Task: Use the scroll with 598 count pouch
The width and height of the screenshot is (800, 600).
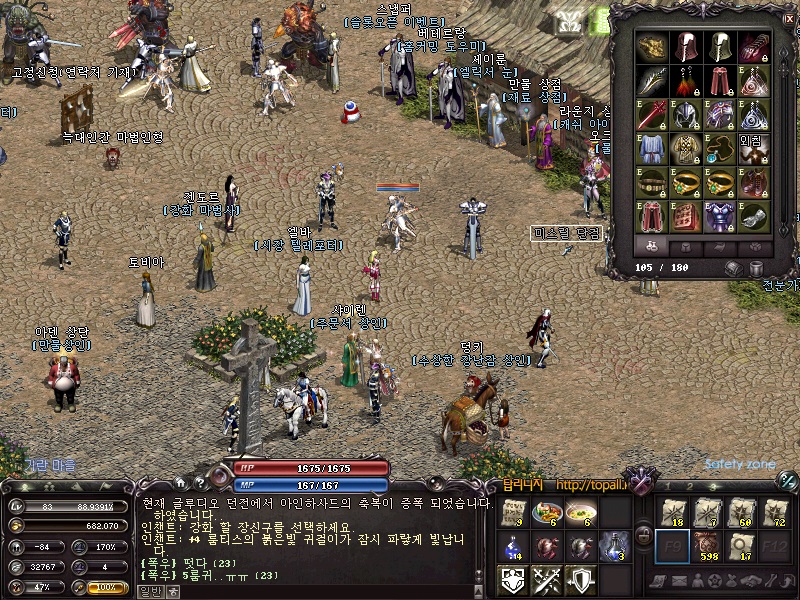Action: (707, 546)
